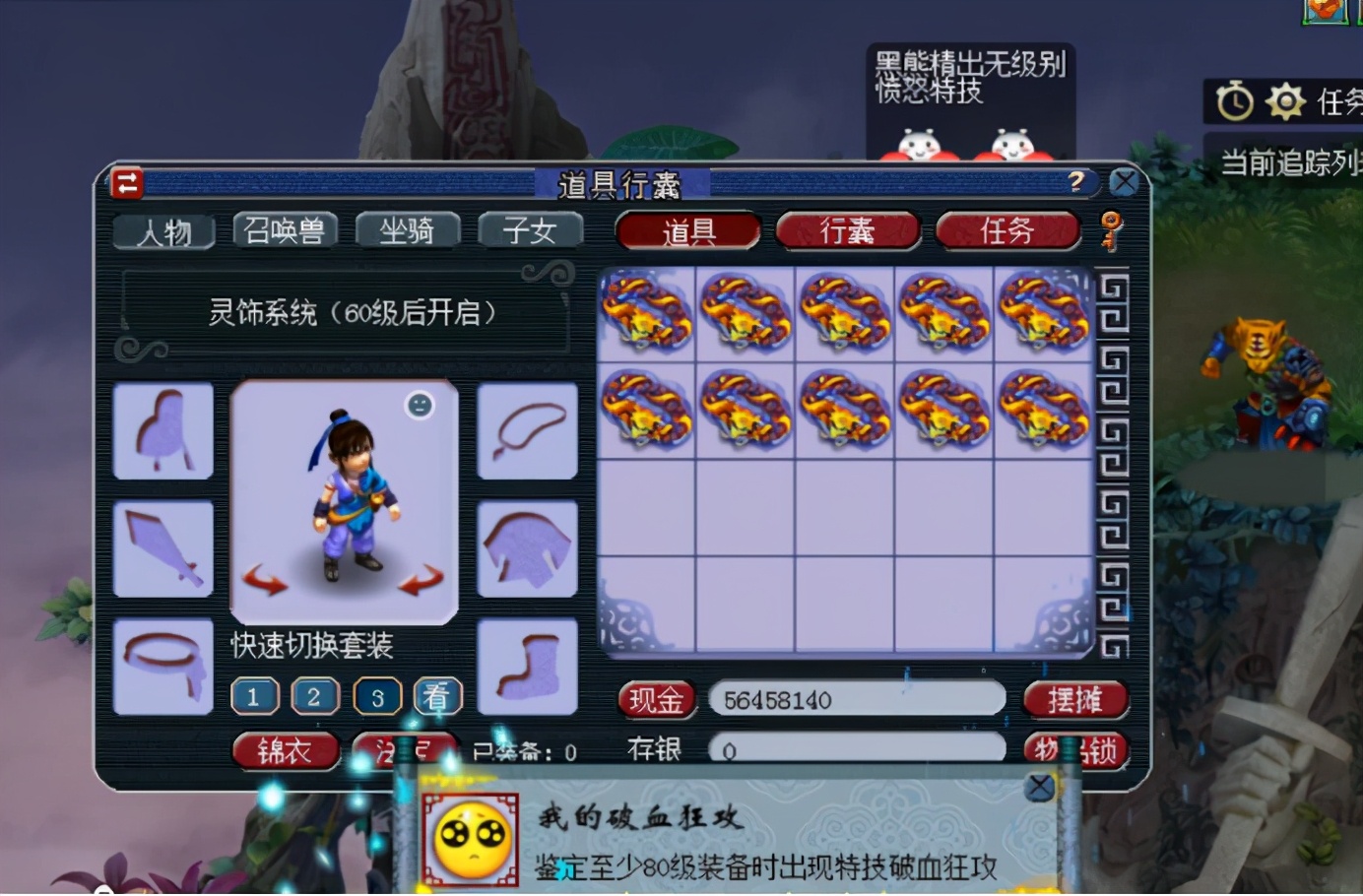This screenshot has height=896, width=1363.
Task: Click the 锦衣 button
Action: coord(286,750)
